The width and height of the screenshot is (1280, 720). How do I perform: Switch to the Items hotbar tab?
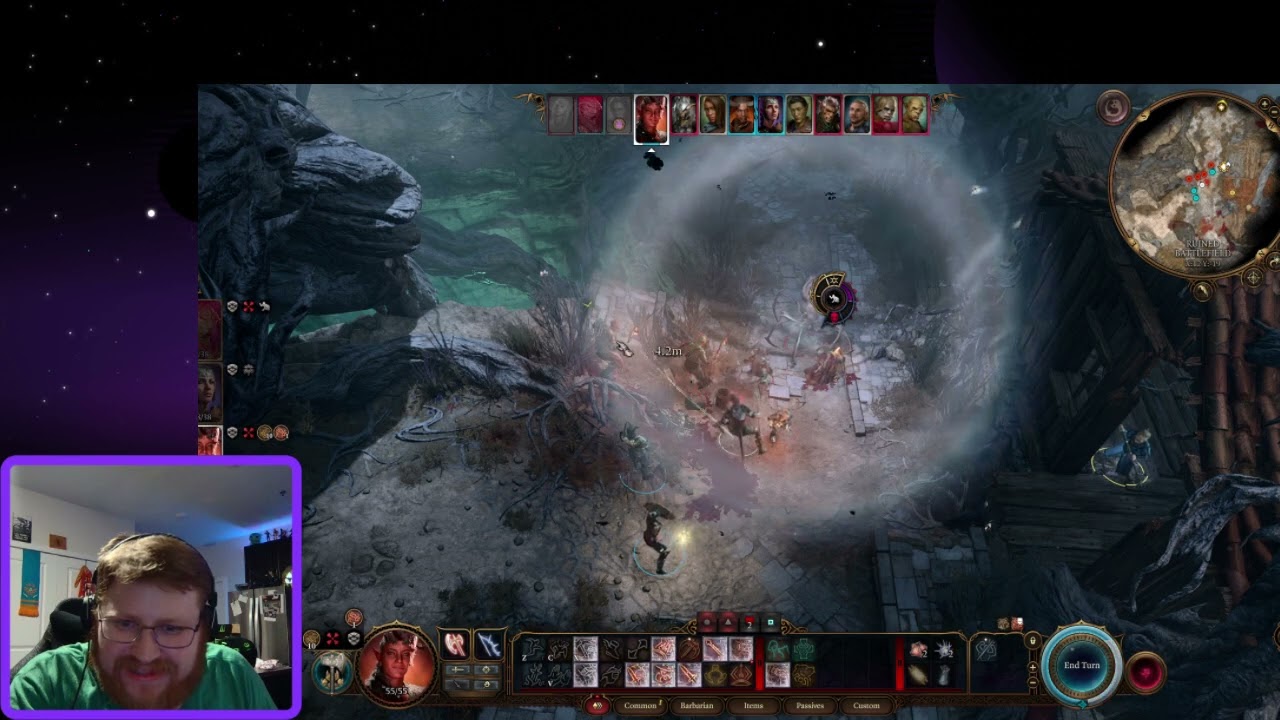point(754,706)
